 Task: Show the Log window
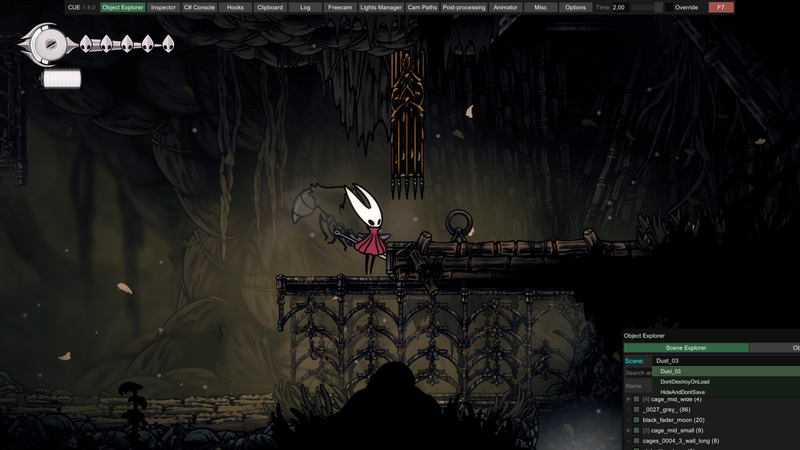pyautogui.click(x=305, y=7)
